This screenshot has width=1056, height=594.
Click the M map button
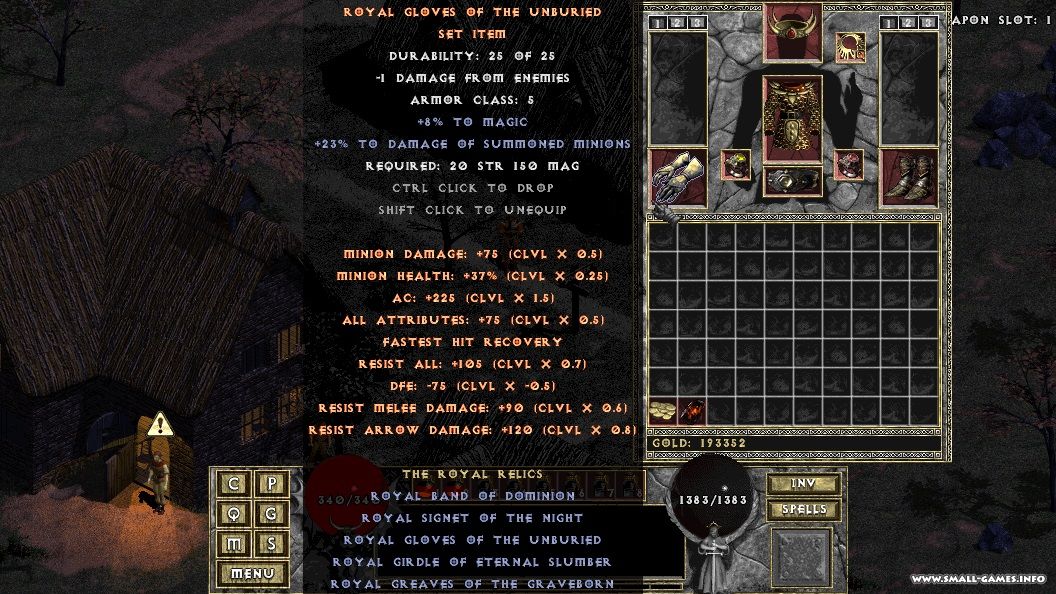pos(234,544)
